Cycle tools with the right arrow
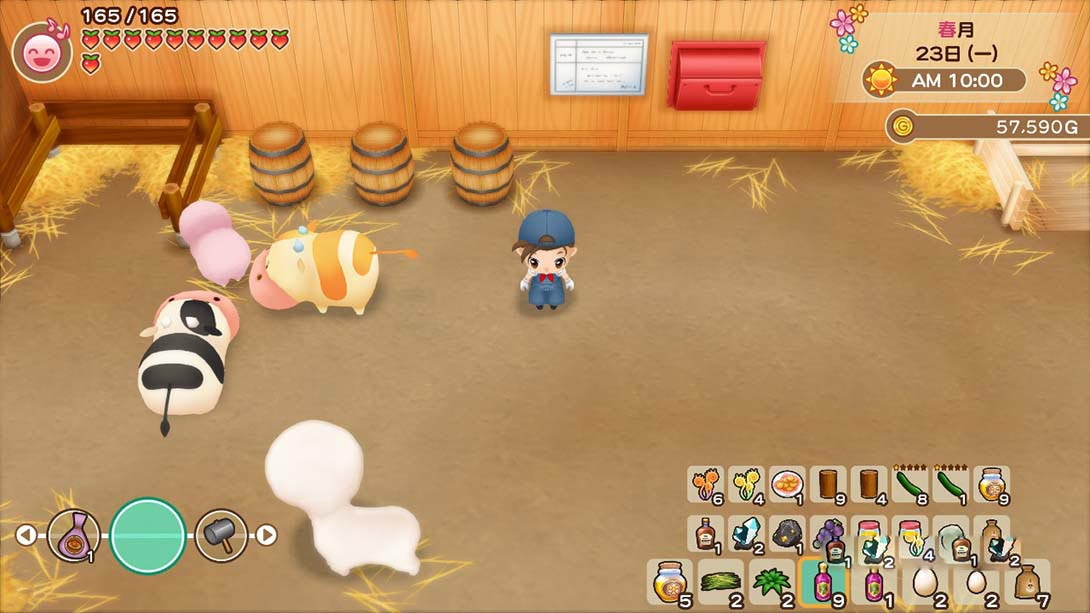The height and width of the screenshot is (613, 1090). point(266,535)
